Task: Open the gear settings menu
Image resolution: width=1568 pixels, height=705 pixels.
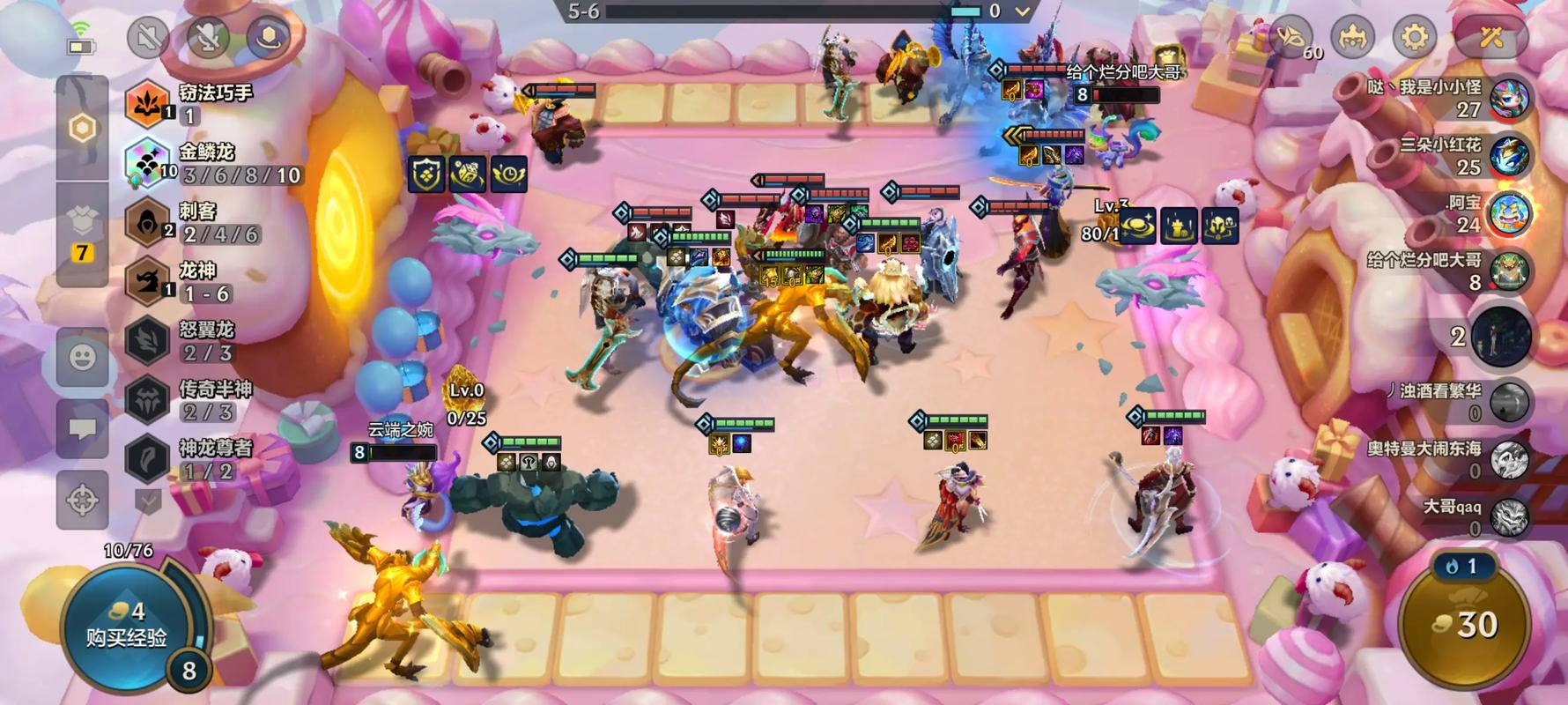Action: tap(1415, 37)
